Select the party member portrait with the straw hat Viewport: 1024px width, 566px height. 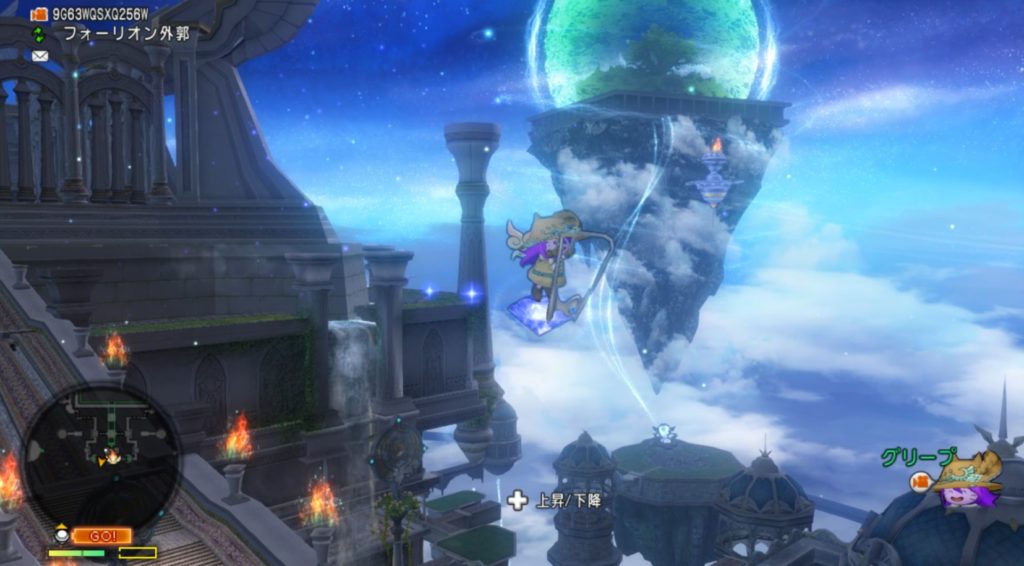(967, 480)
